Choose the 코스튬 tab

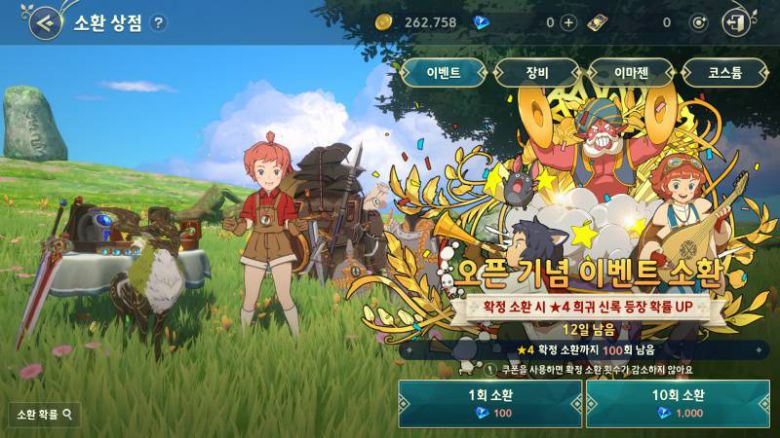pos(724,73)
